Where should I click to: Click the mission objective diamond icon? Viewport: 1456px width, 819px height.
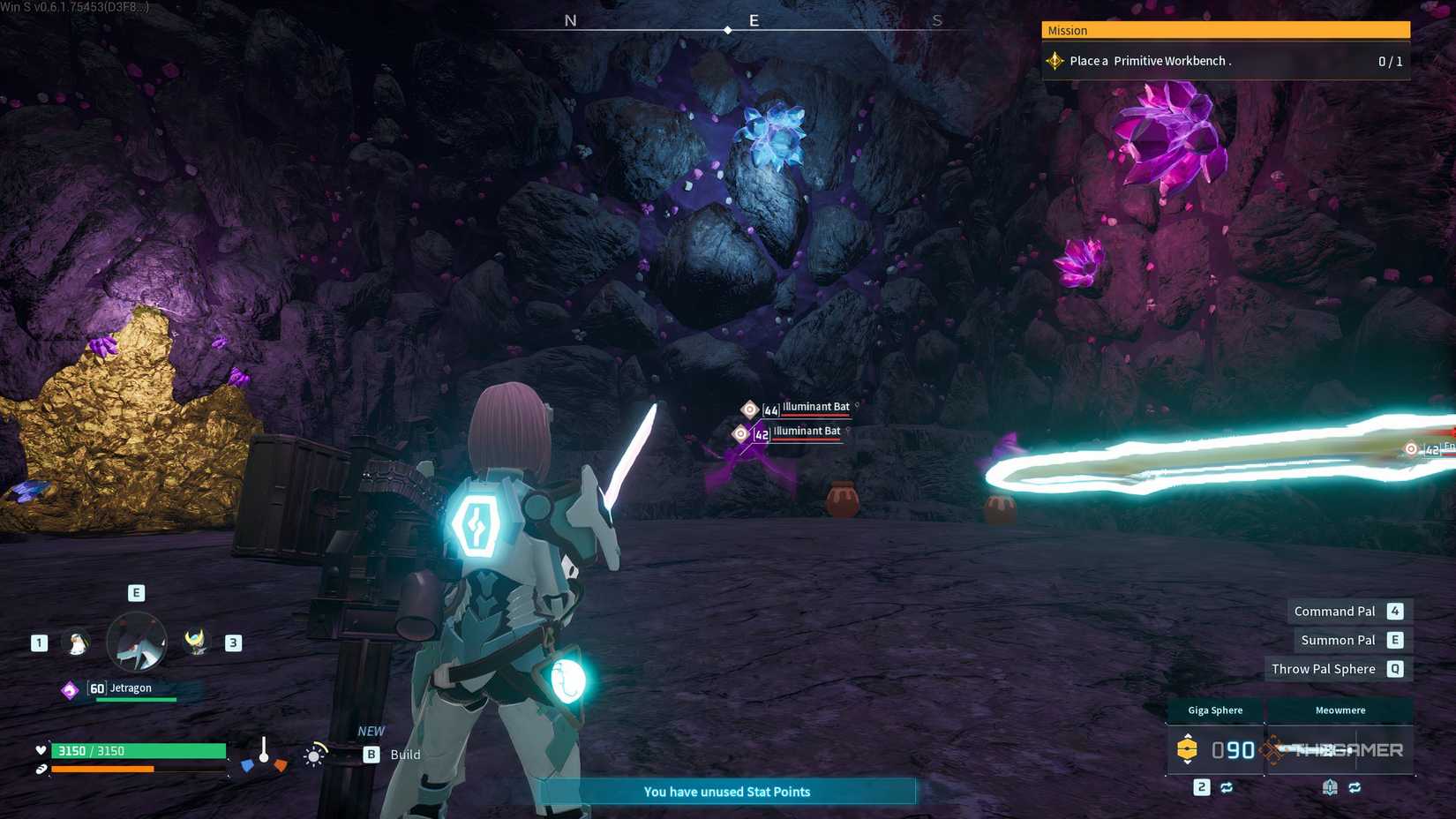tap(1054, 60)
